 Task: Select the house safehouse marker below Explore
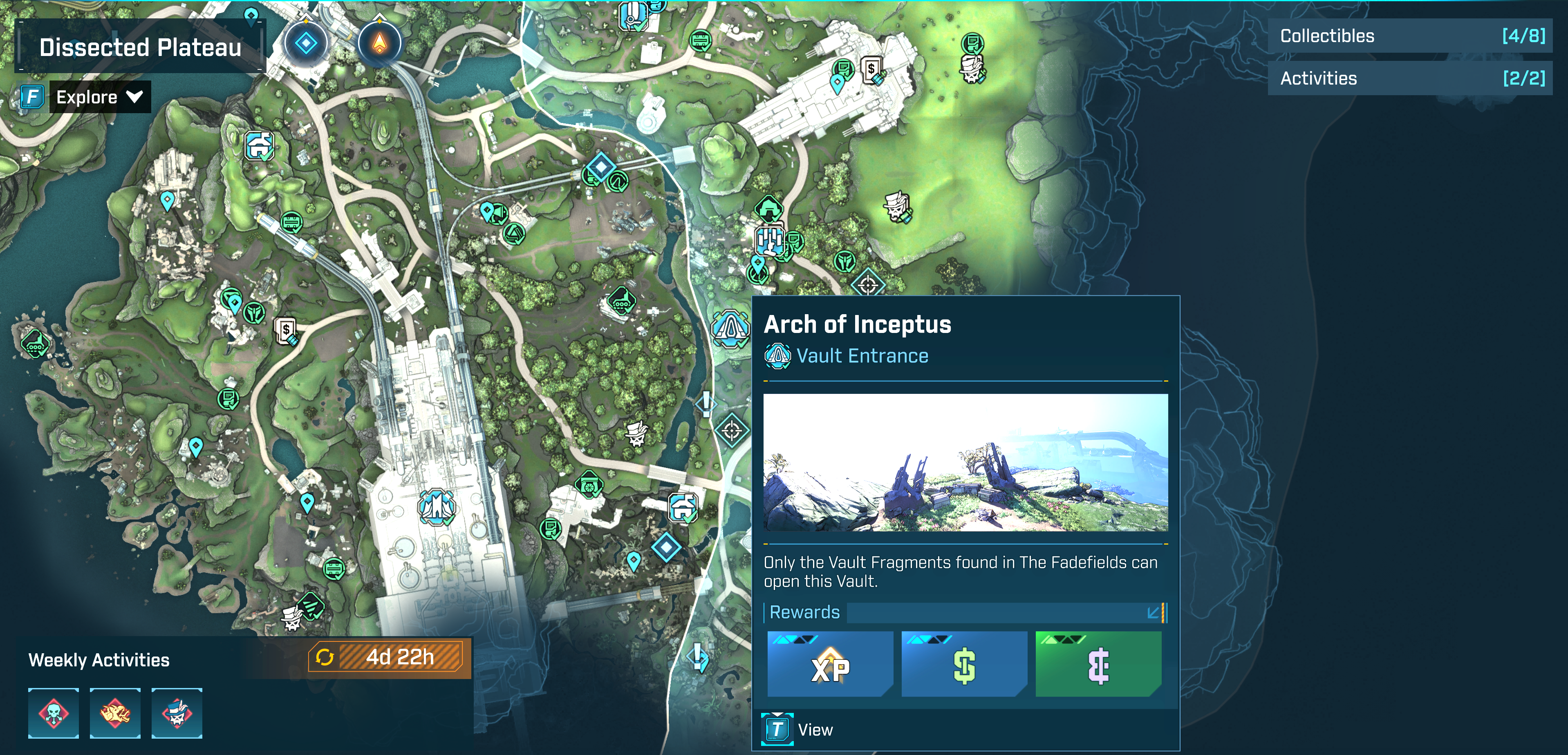(260, 146)
